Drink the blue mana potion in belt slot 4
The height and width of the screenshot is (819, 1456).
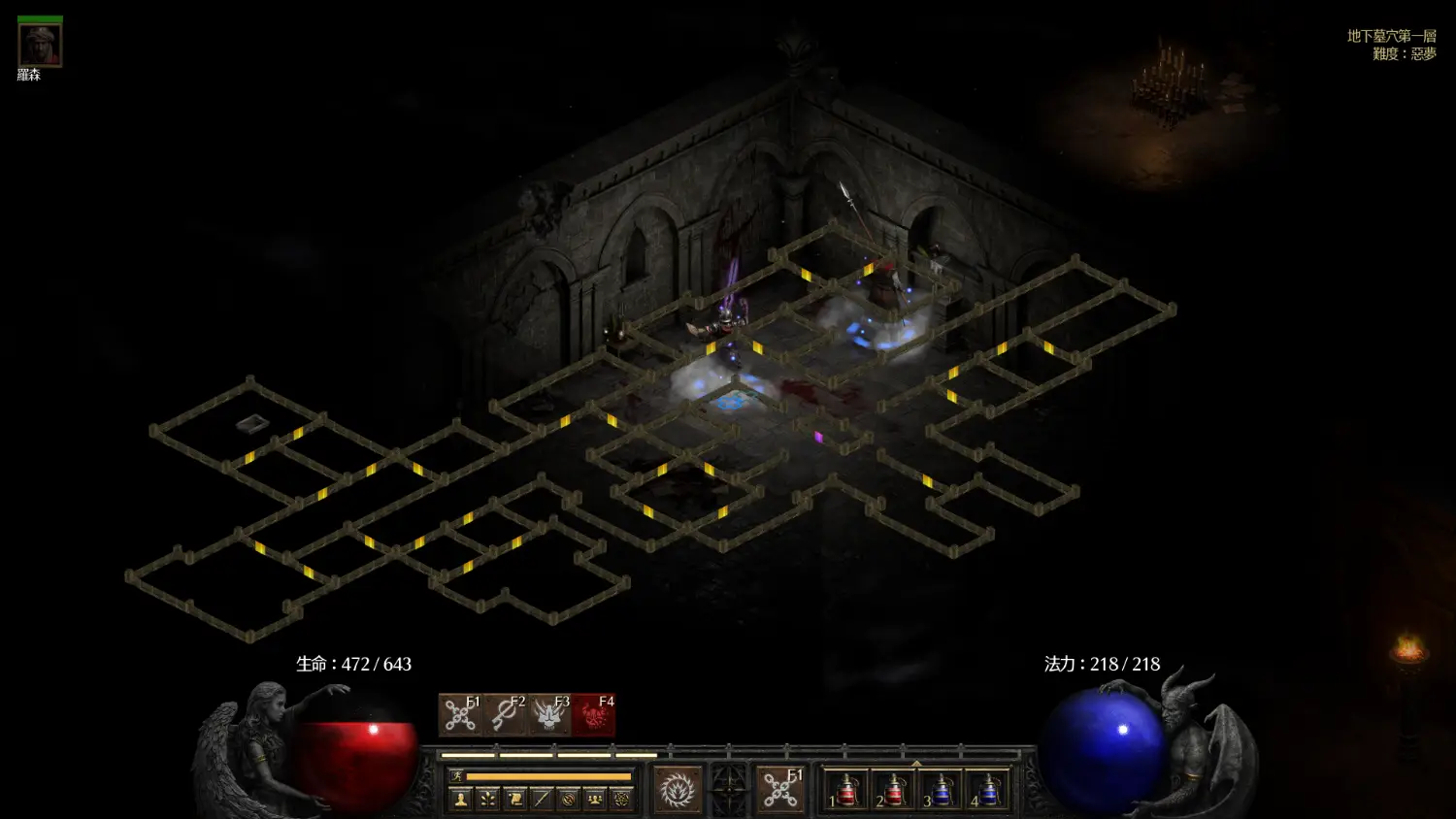pyautogui.click(x=987, y=791)
